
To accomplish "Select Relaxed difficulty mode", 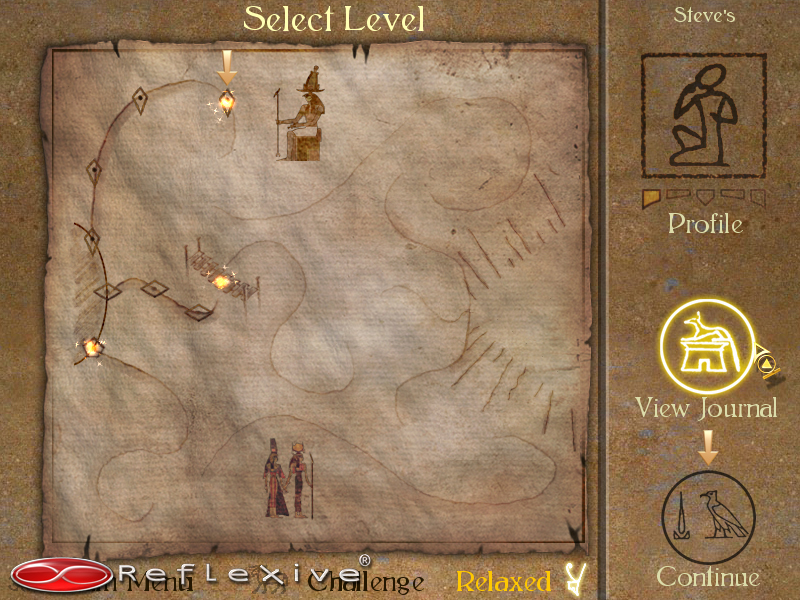I will [504, 582].
